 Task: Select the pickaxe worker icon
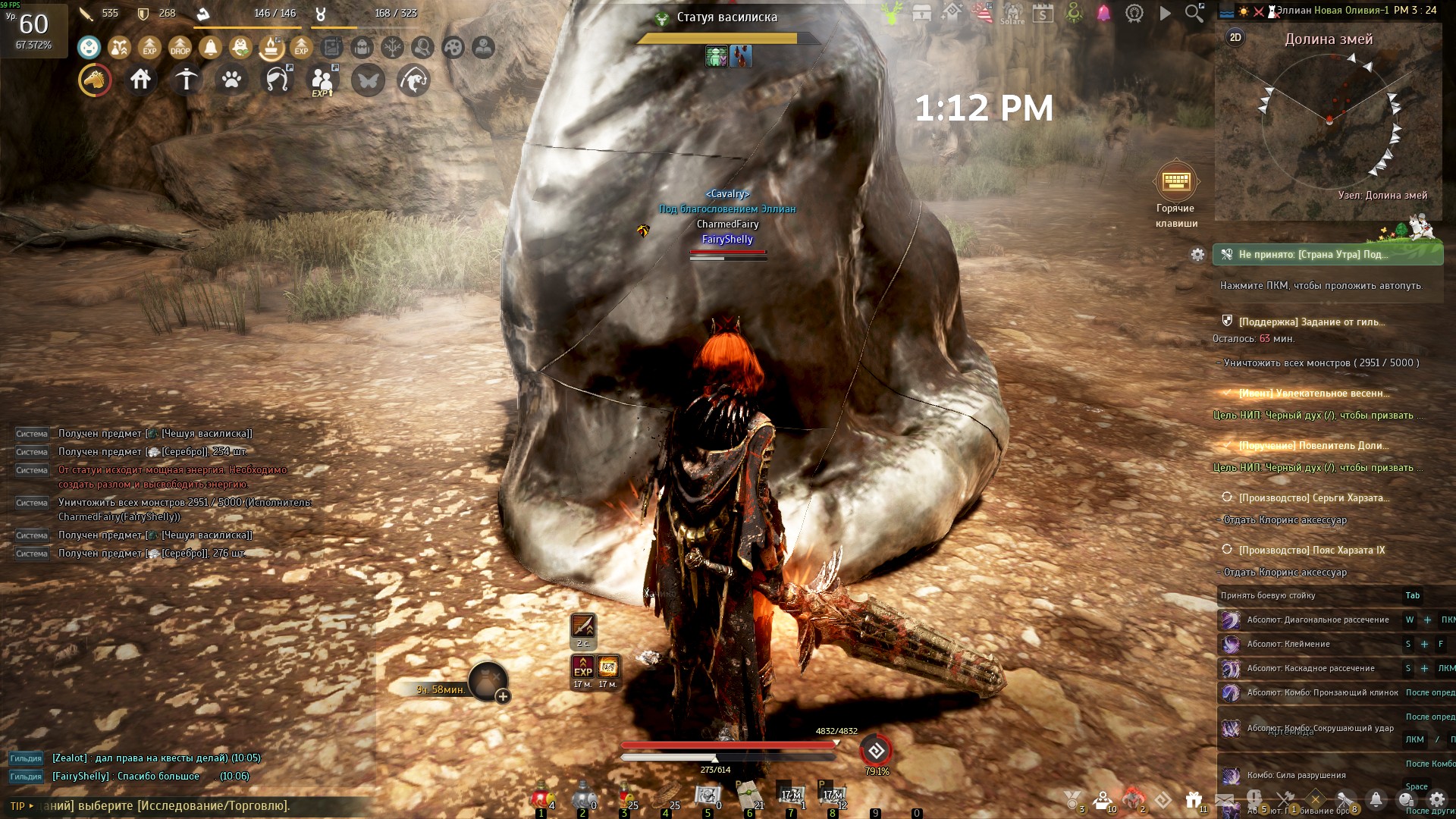[186, 80]
